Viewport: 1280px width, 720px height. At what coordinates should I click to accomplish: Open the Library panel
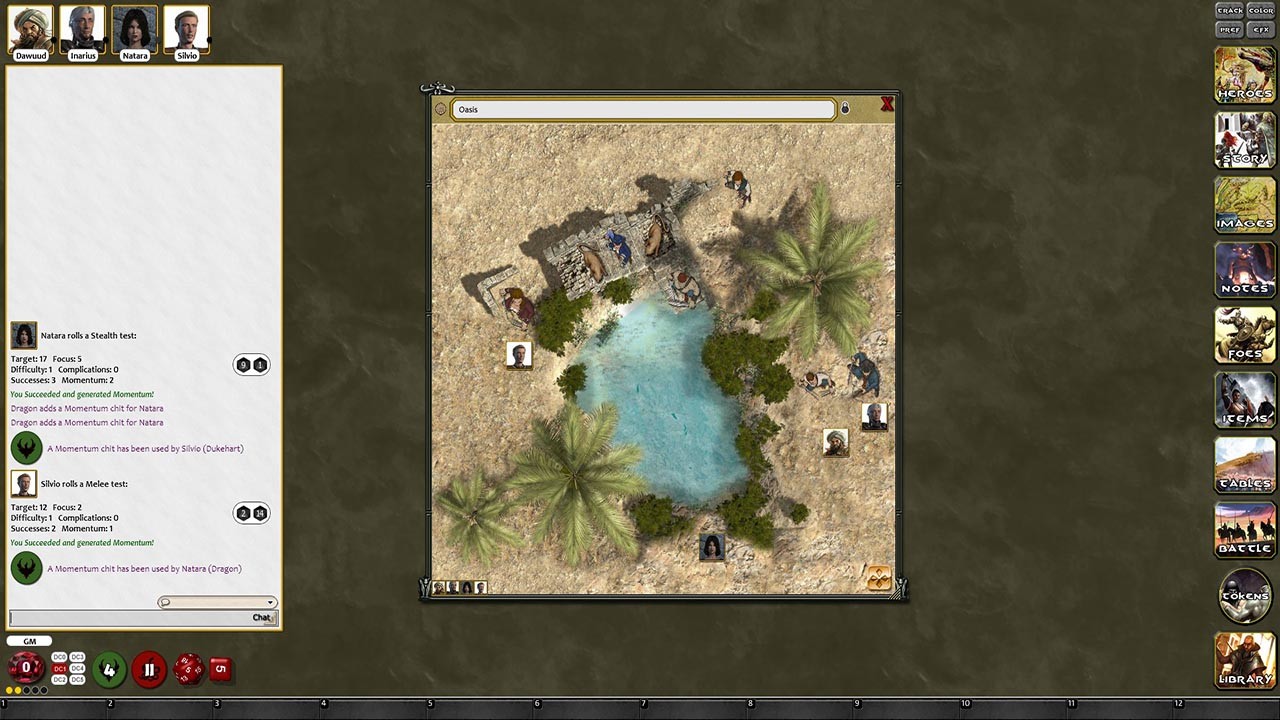[1244, 660]
